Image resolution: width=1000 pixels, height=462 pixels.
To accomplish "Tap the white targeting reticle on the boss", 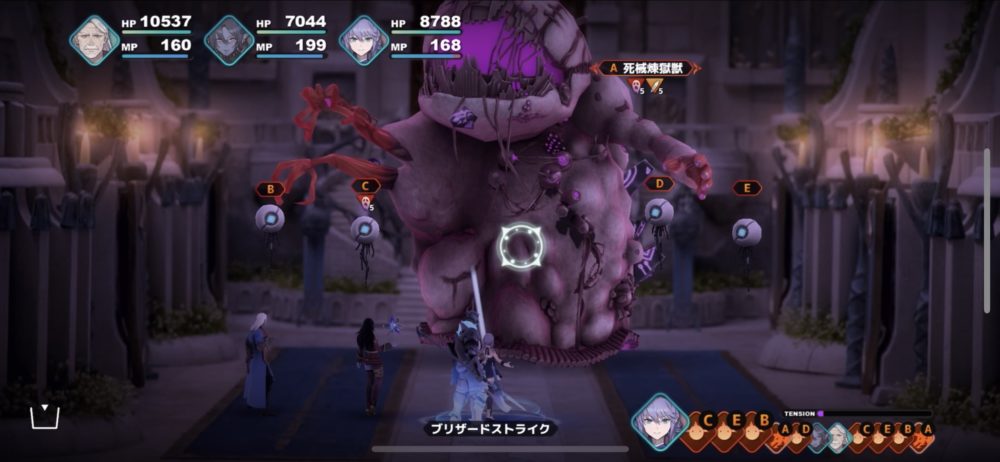I will (x=520, y=243).
